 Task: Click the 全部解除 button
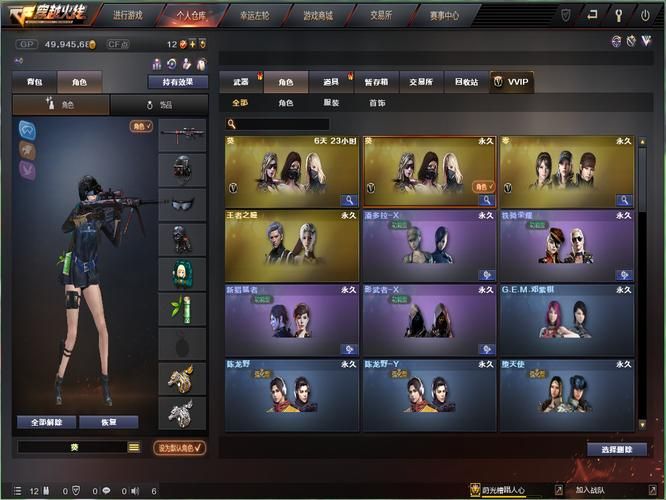[46, 422]
